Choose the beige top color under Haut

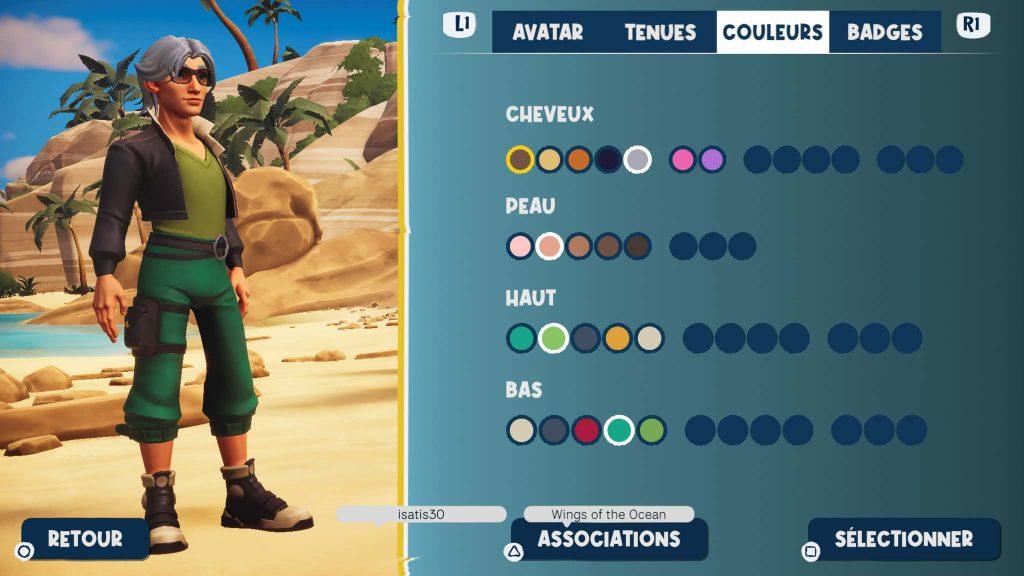tap(649, 338)
